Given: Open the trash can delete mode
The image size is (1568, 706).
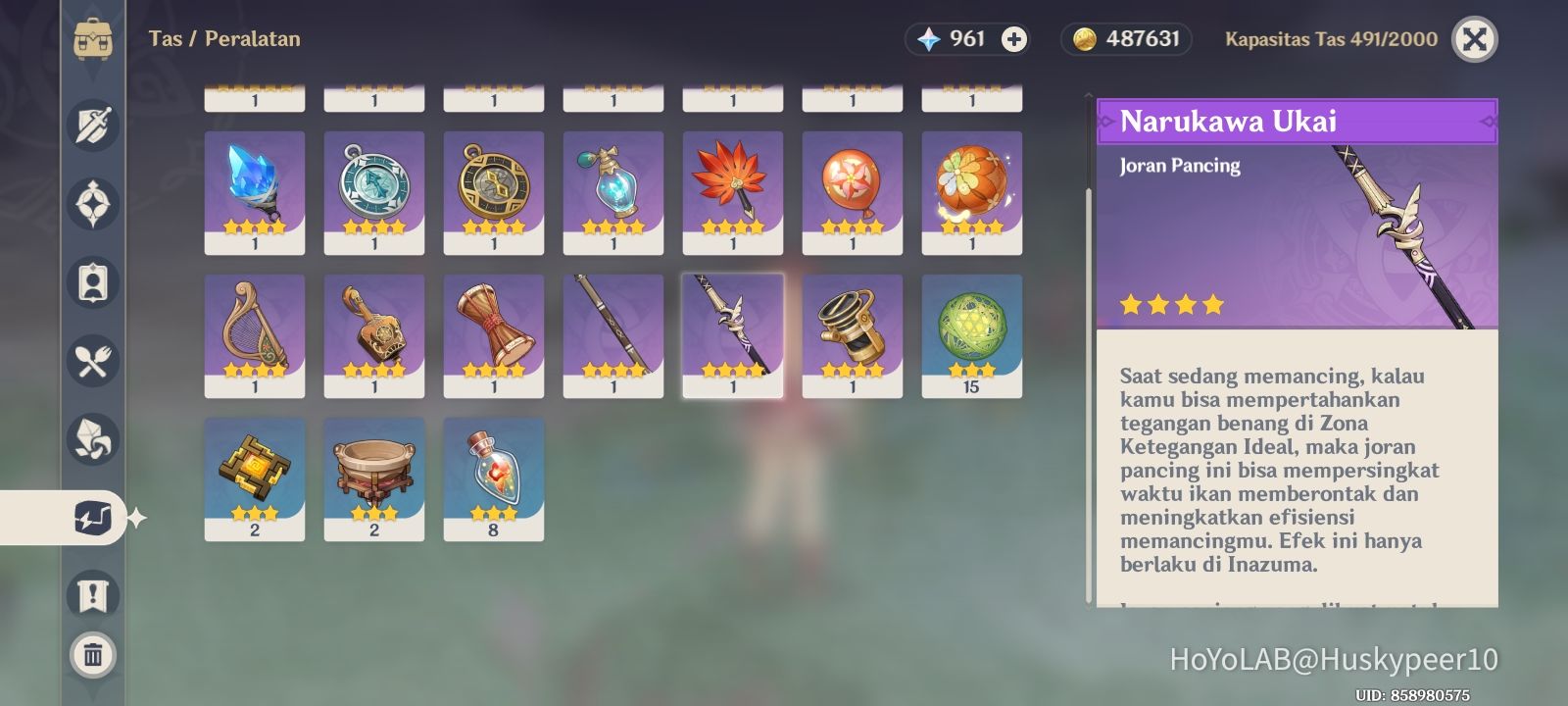Looking at the screenshot, I should coord(94,654).
